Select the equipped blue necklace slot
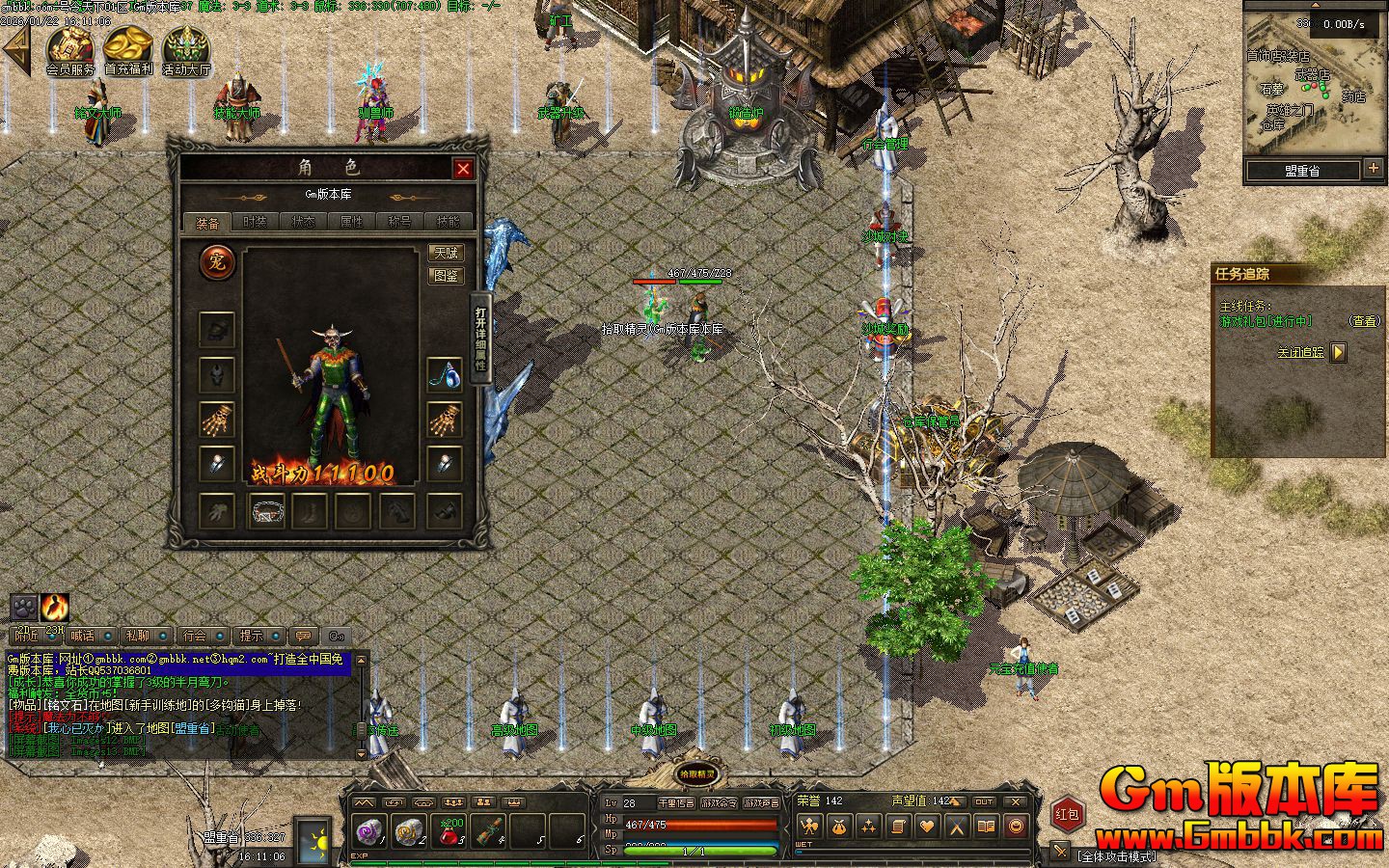Image resolution: width=1389 pixels, height=868 pixels. click(x=444, y=374)
